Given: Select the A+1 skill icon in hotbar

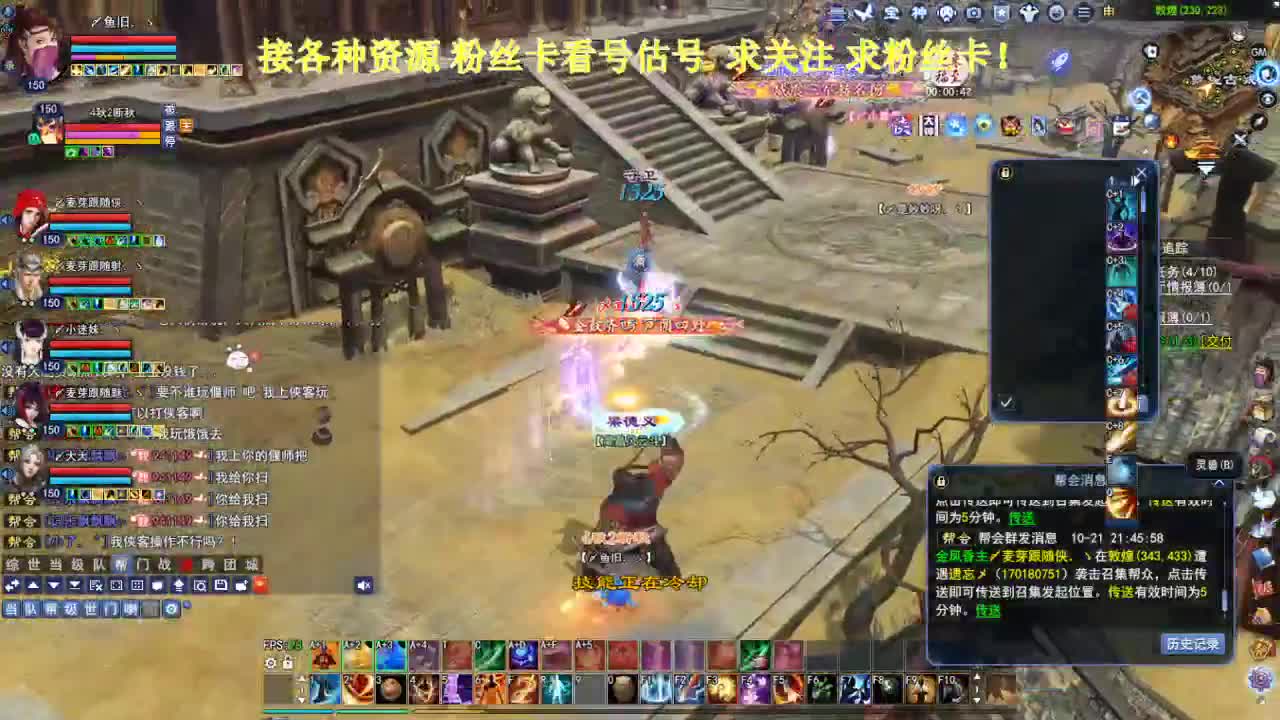Looking at the screenshot, I should pos(324,655).
